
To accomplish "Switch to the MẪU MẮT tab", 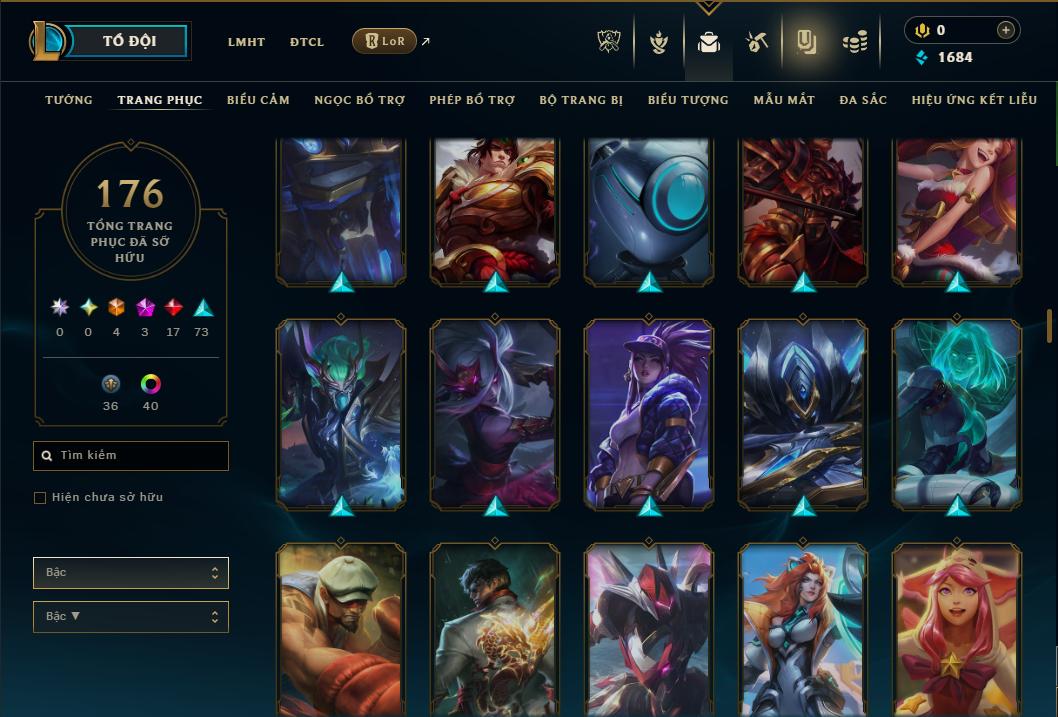I will pyautogui.click(x=784, y=100).
